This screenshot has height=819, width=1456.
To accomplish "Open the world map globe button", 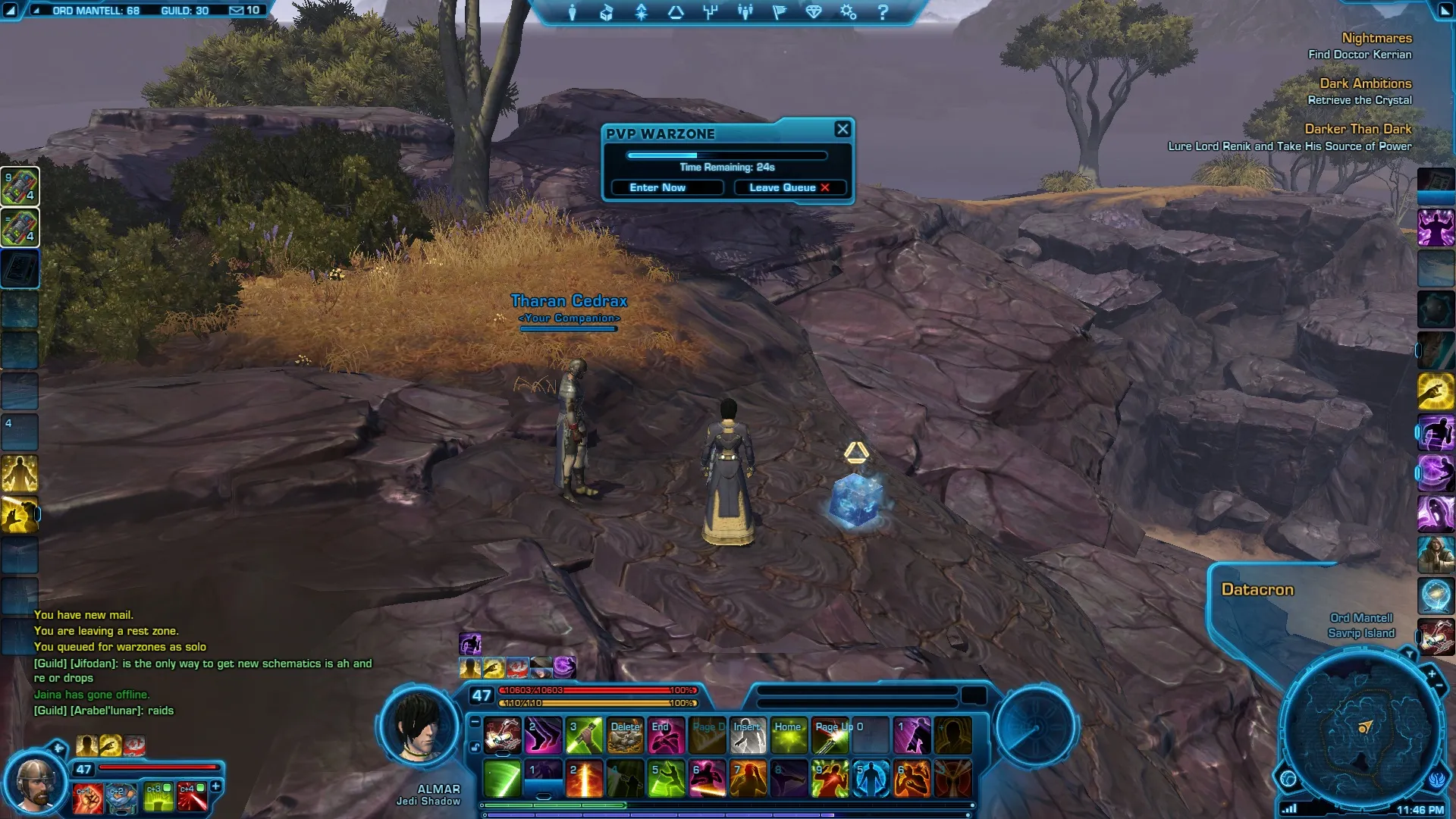I will [1288, 779].
